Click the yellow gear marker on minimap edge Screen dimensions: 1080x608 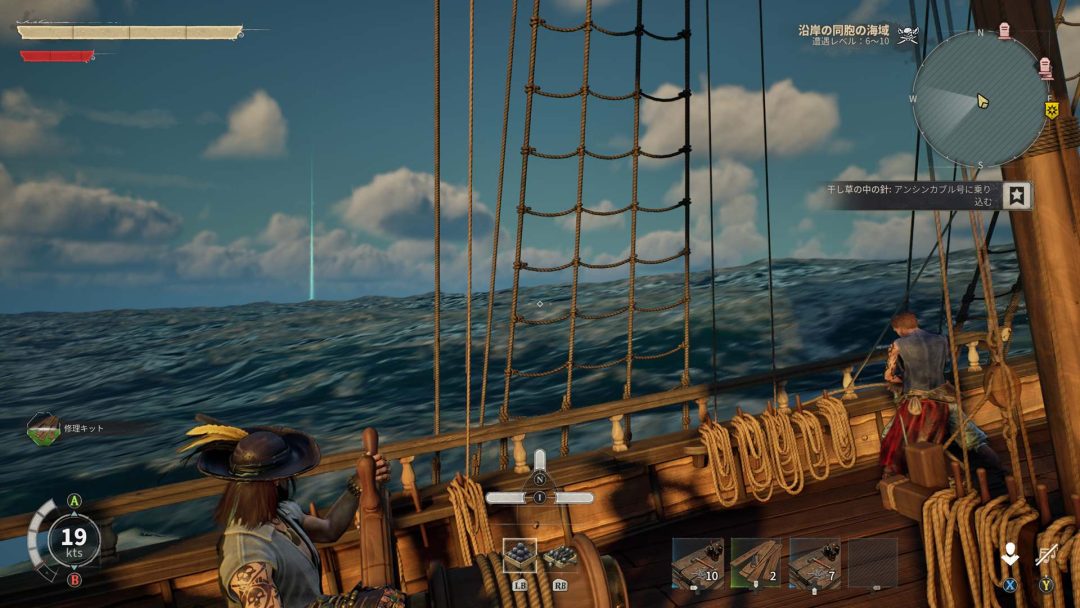pos(1052,110)
